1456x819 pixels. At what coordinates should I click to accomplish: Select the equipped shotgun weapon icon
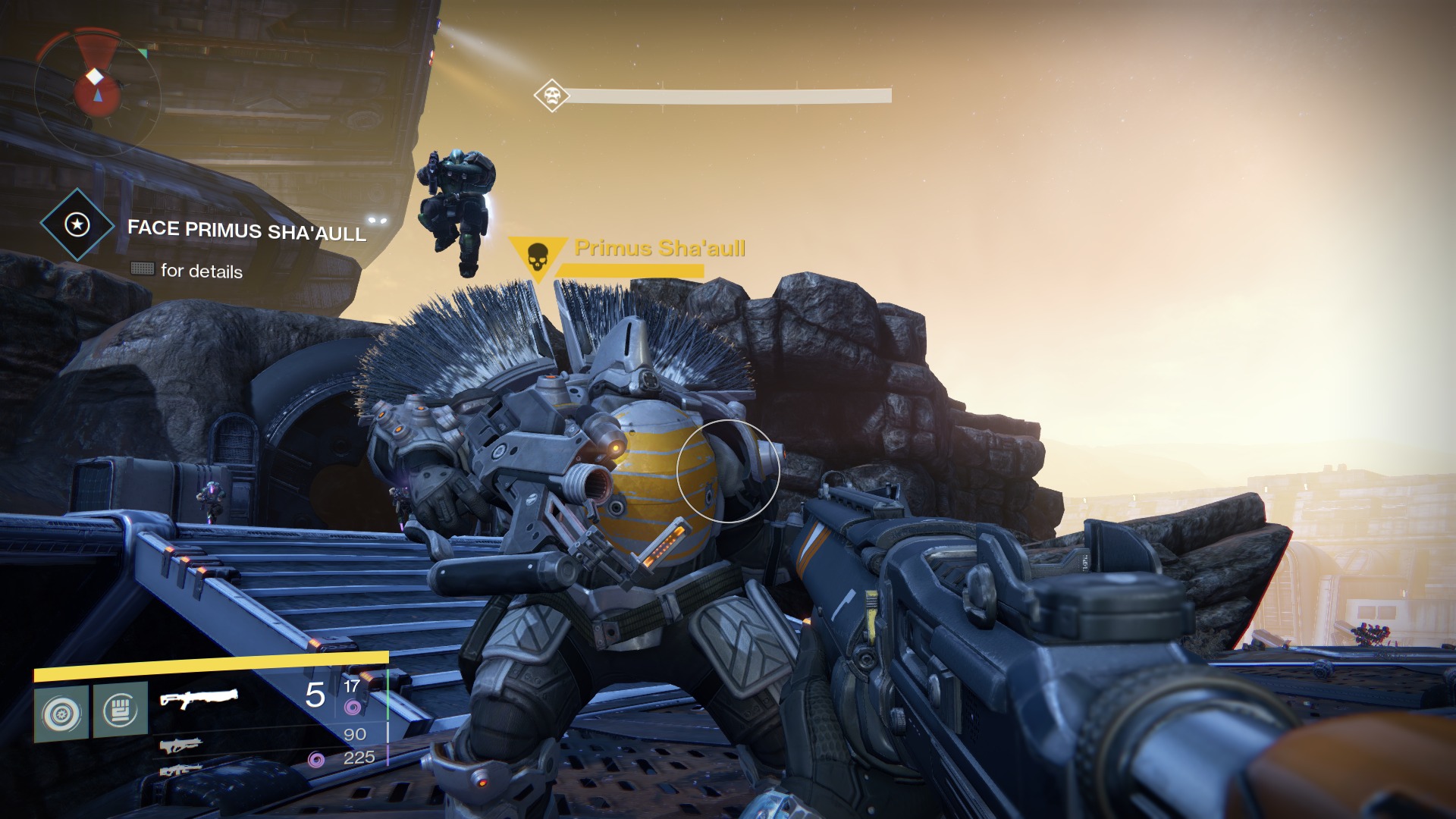coord(199,698)
